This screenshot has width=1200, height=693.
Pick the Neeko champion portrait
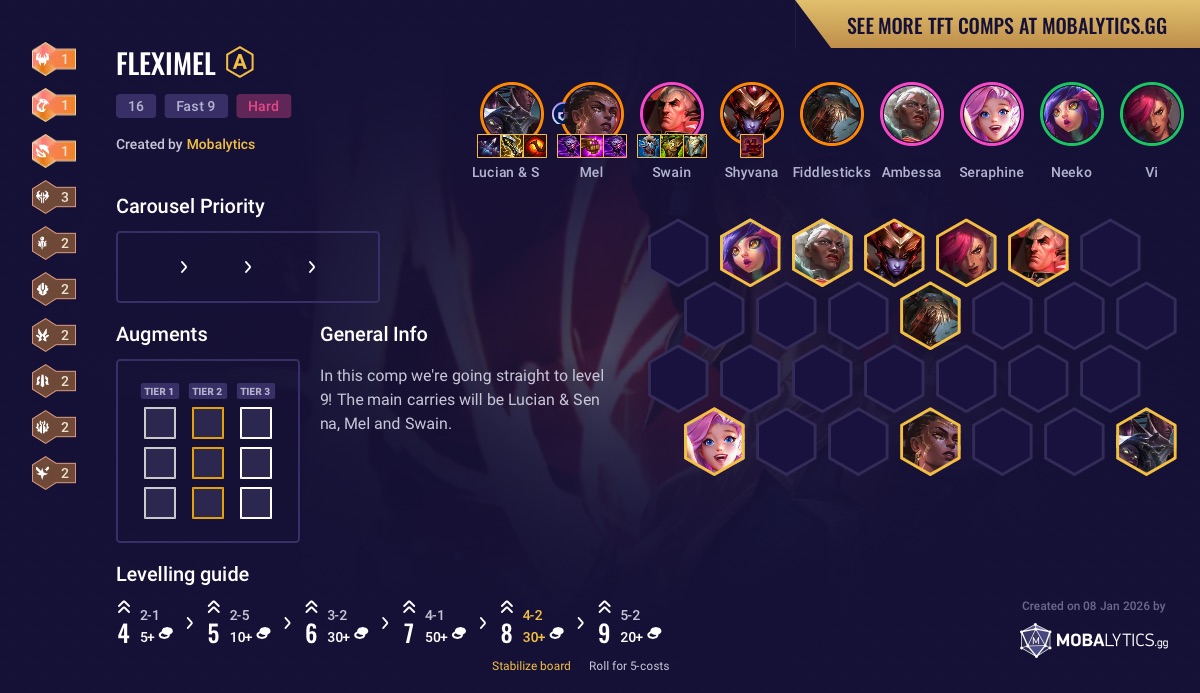(x=1071, y=112)
